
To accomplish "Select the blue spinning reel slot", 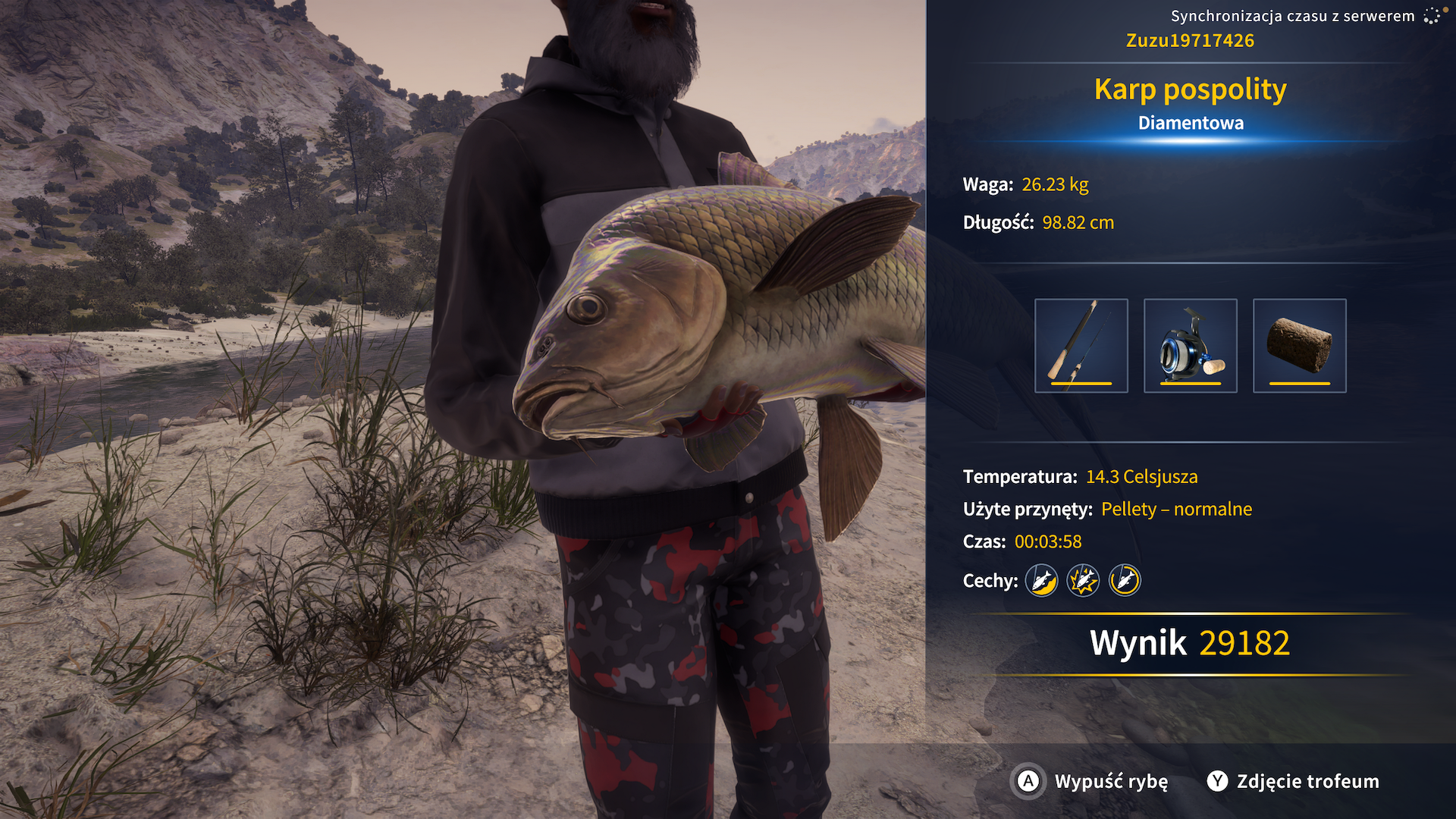I will (1190, 346).
